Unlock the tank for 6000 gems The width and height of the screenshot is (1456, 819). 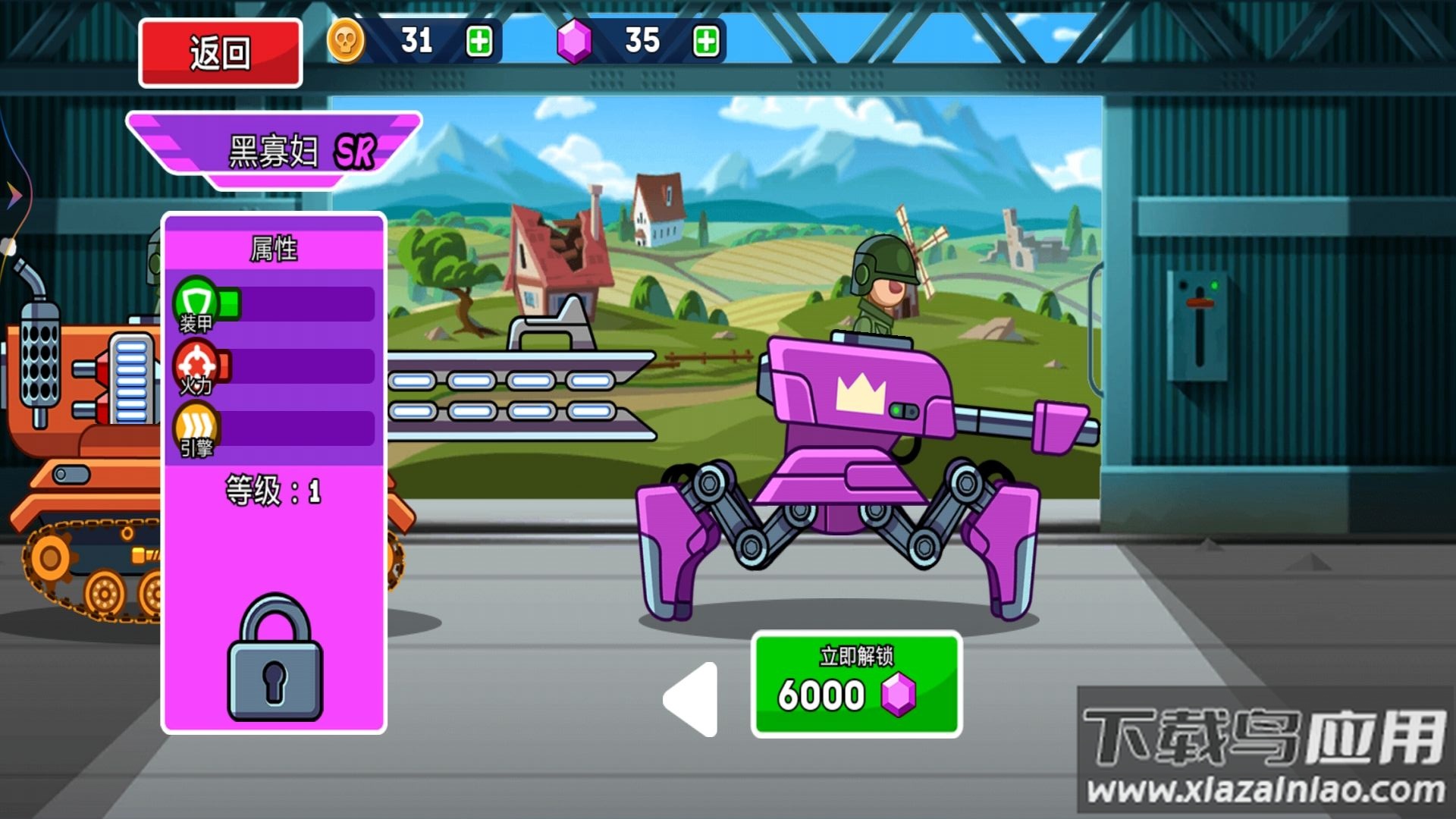[x=856, y=684]
